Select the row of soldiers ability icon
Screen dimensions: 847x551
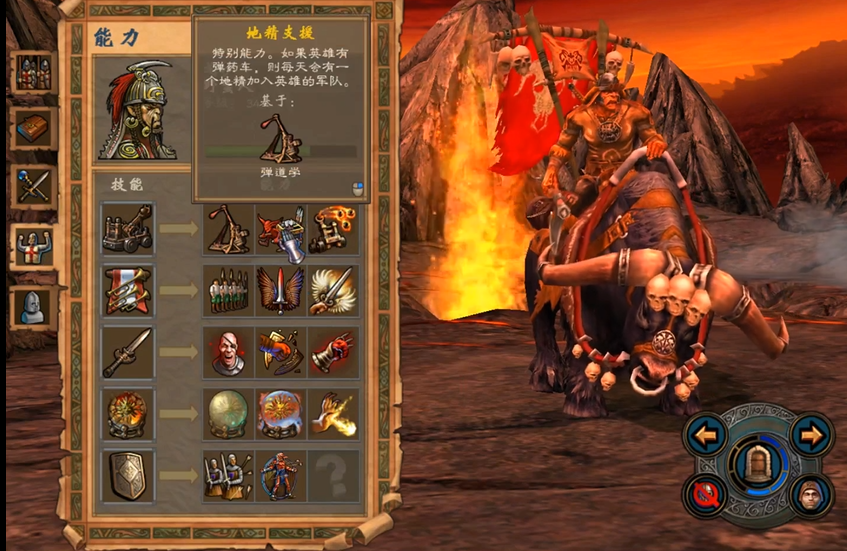pos(228,290)
